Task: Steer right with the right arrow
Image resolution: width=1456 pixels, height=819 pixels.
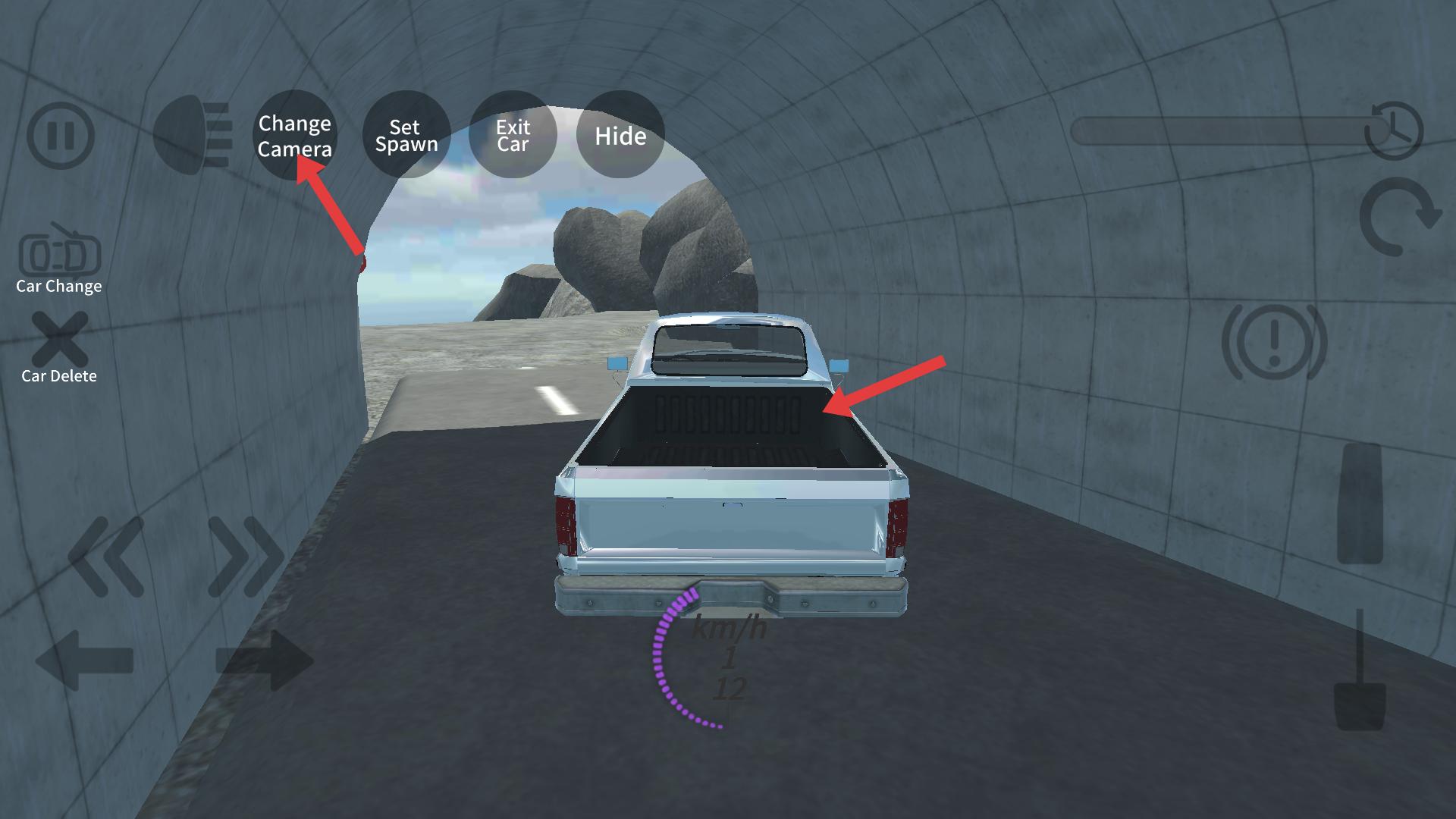Action: (x=264, y=660)
